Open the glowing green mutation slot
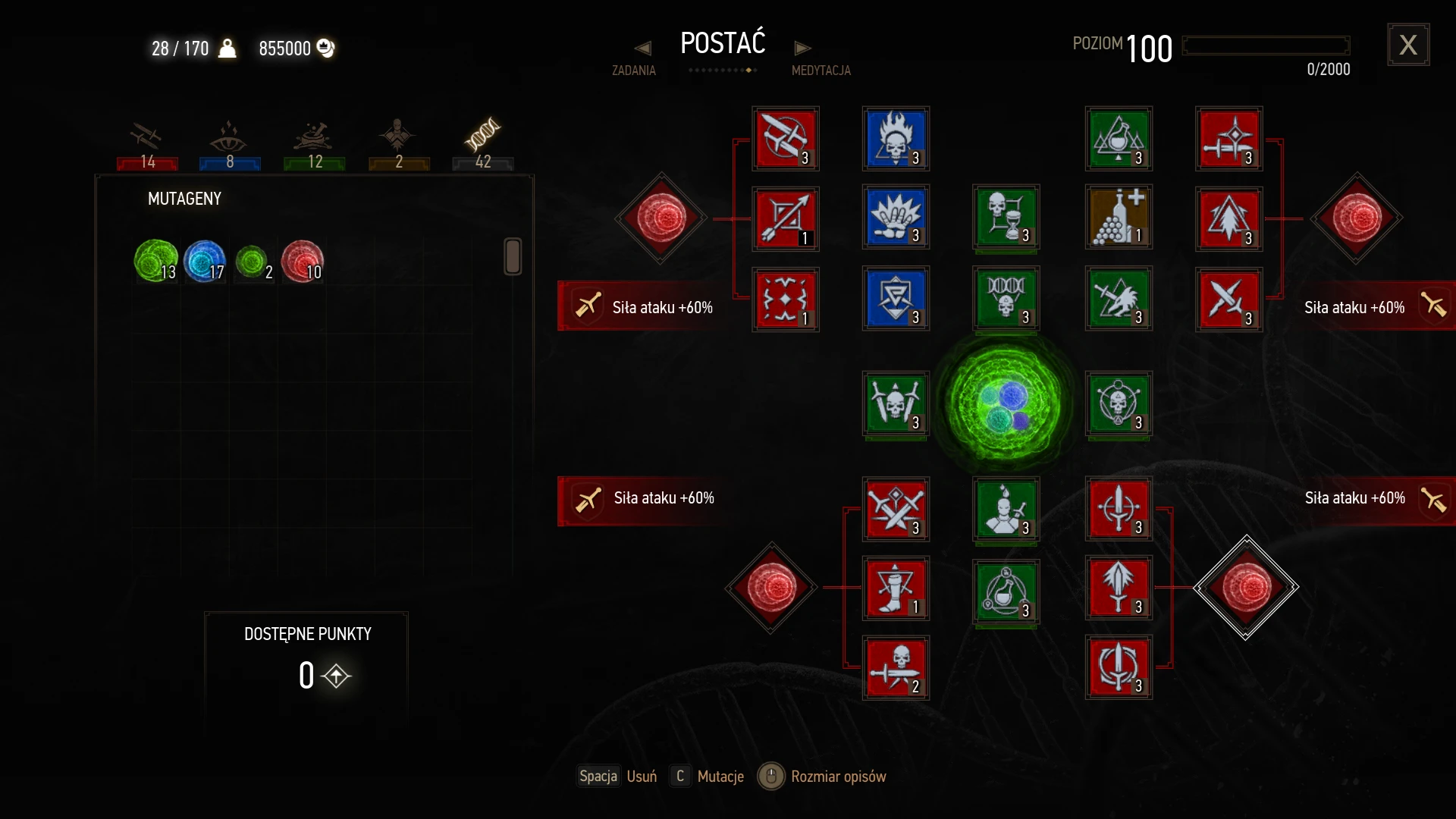 (1005, 401)
